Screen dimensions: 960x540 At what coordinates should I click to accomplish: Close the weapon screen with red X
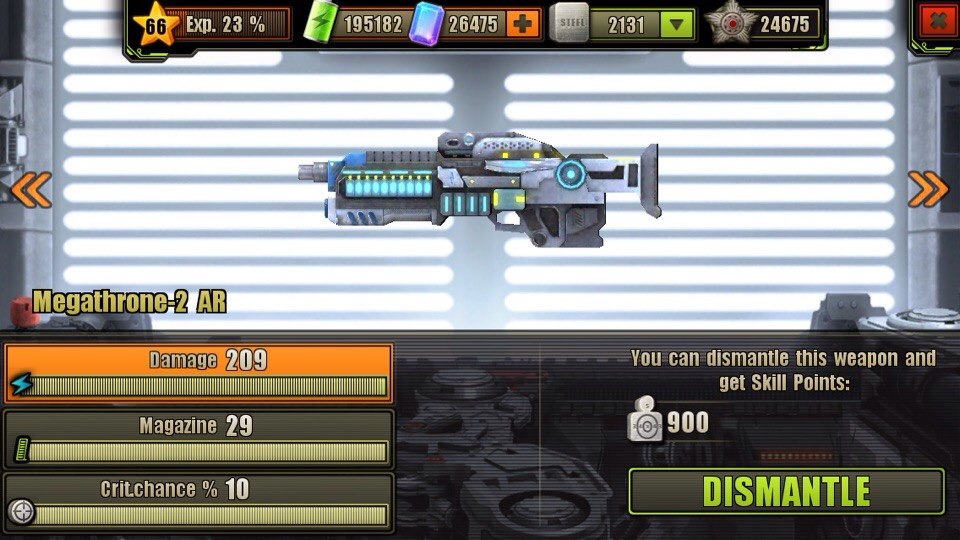[x=936, y=21]
